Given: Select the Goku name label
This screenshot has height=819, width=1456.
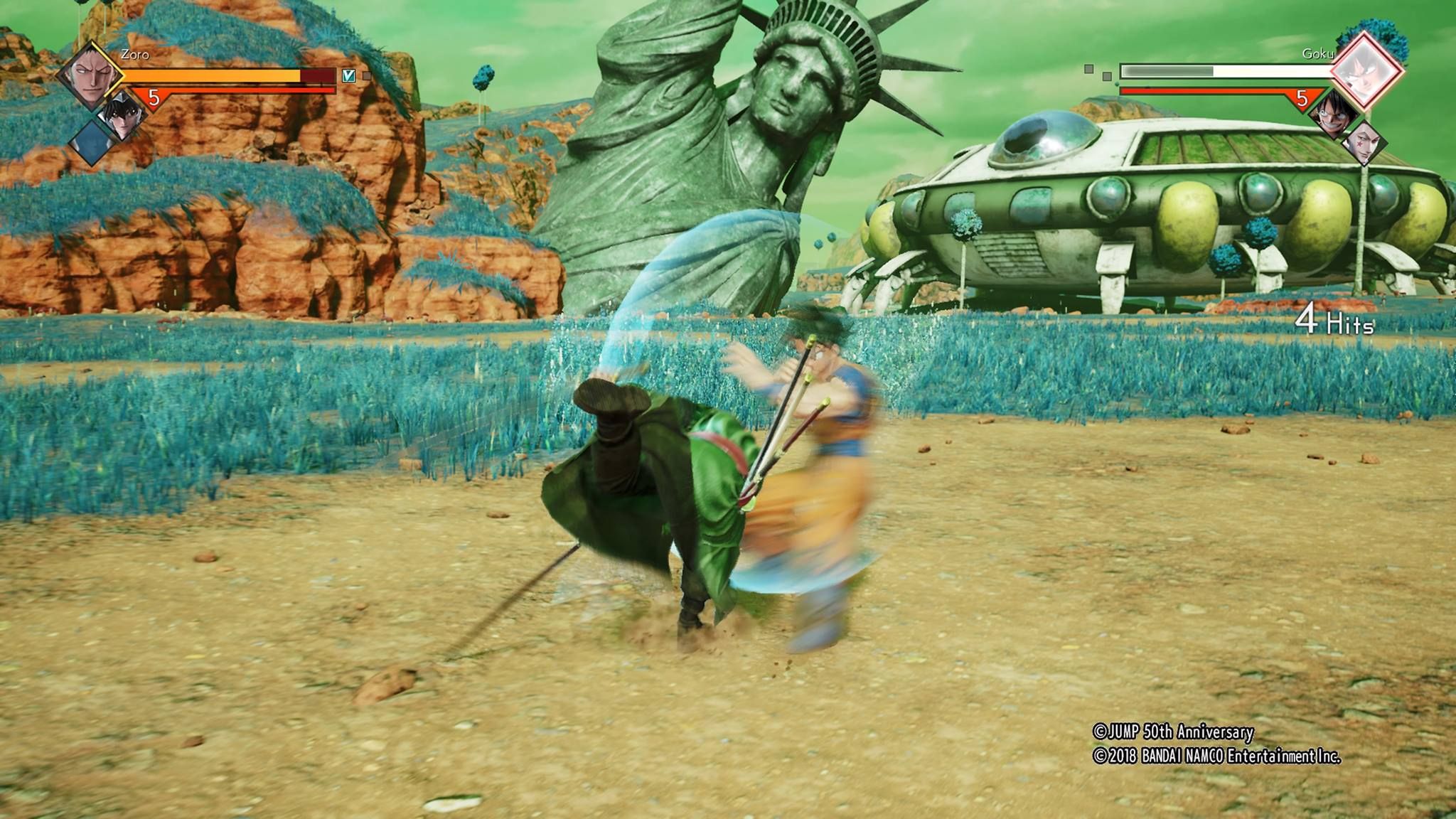Looking at the screenshot, I should pos(1318,53).
